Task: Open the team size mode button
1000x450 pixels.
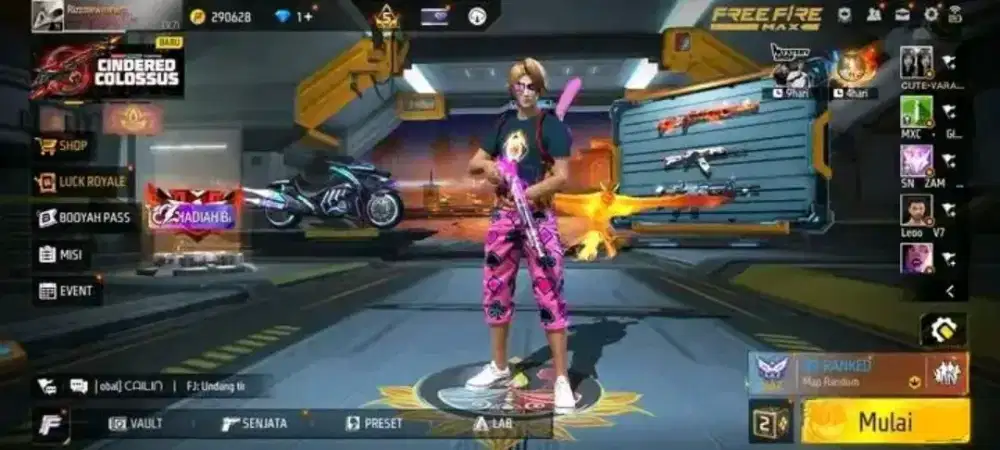Action: tap(772, 420)
